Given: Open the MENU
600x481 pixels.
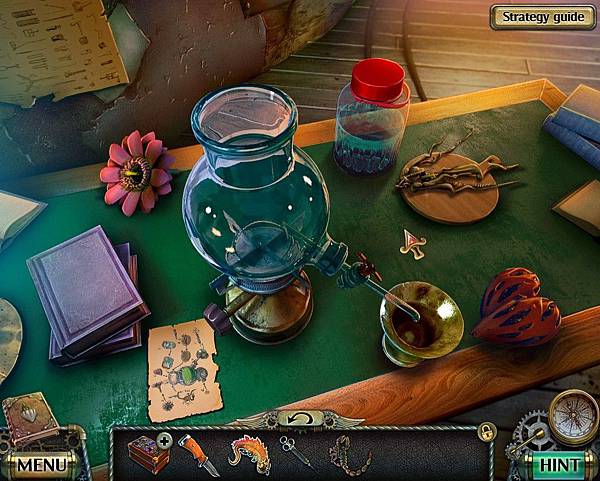Looking at the screenshot, I should [40, 464].
